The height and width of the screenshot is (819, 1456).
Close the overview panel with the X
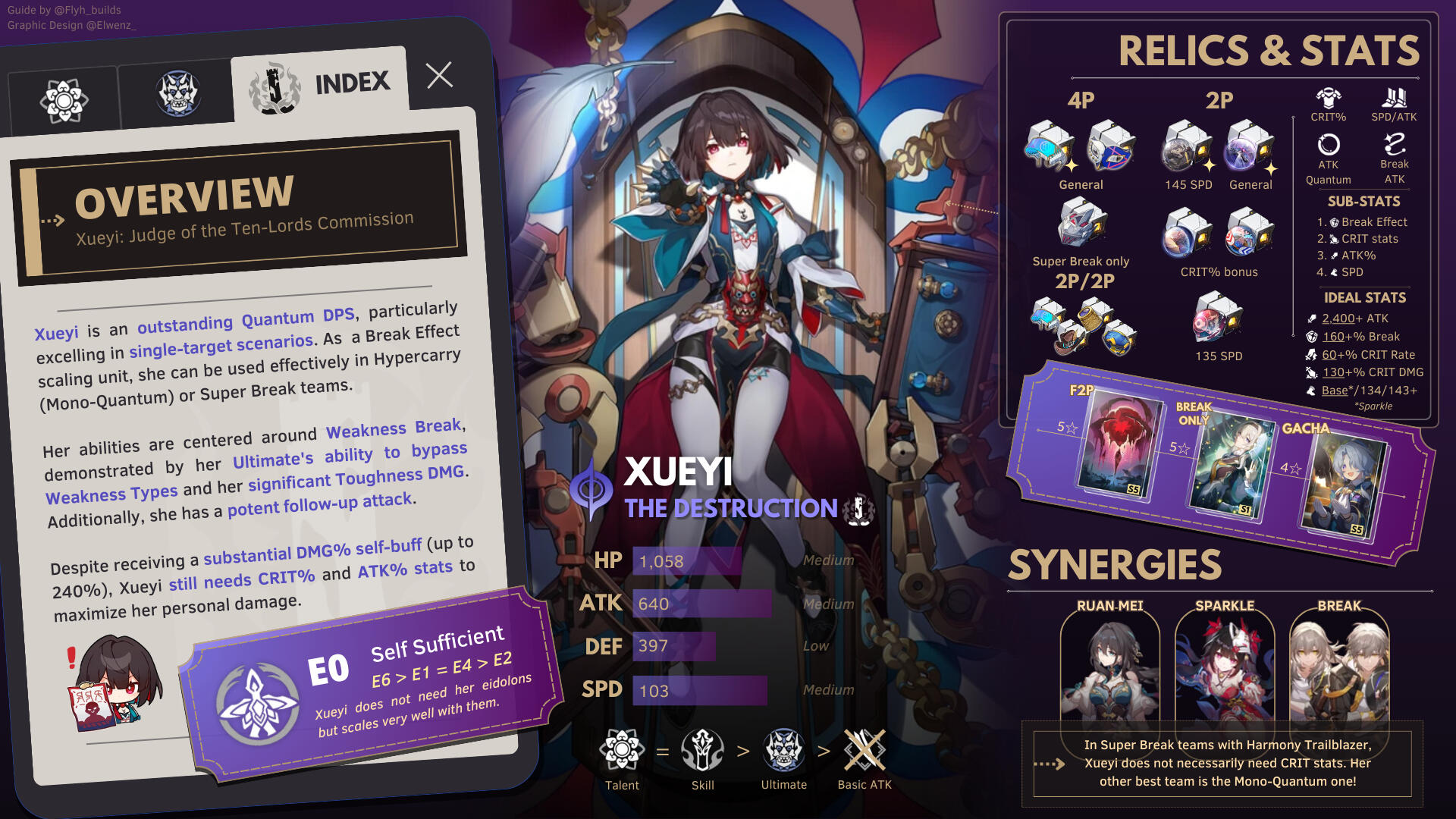tap(439, 75)
